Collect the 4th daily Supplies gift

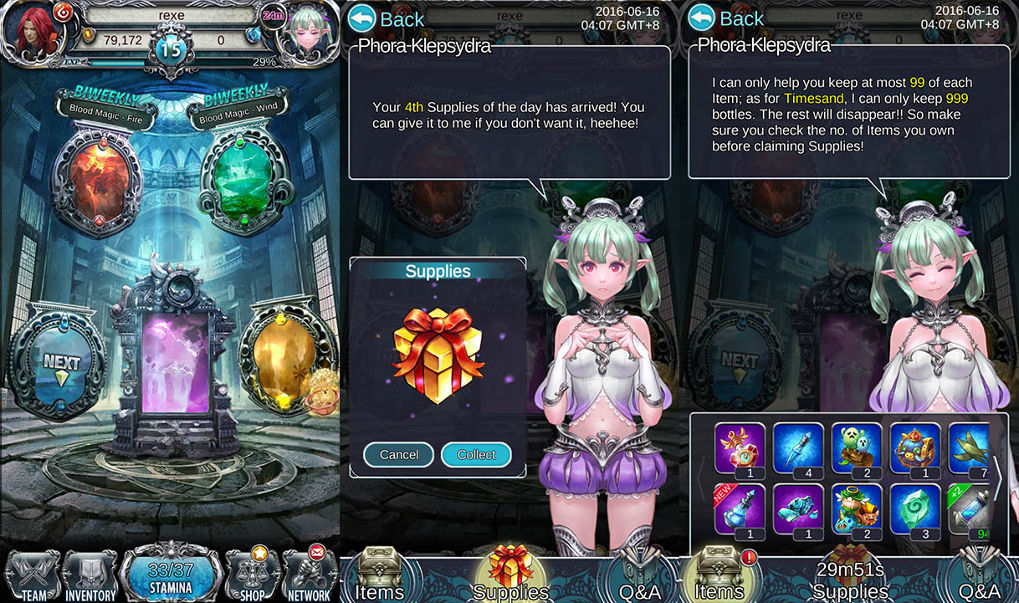476,454
